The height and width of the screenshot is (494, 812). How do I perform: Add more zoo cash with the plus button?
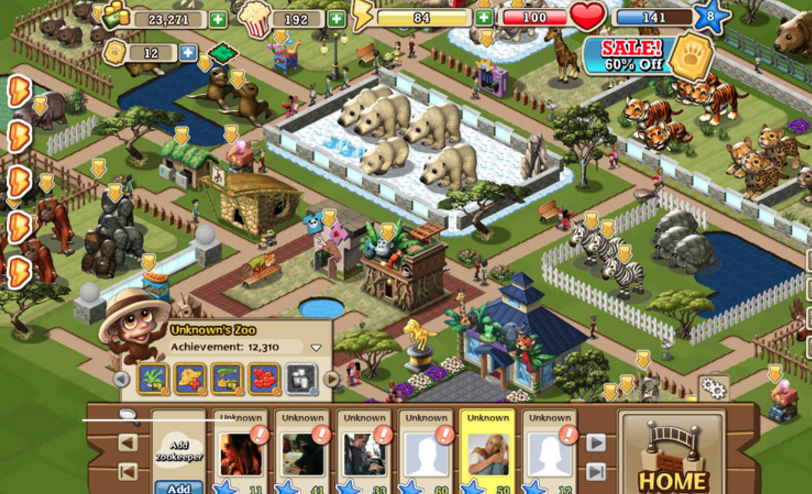coord(218,19)
